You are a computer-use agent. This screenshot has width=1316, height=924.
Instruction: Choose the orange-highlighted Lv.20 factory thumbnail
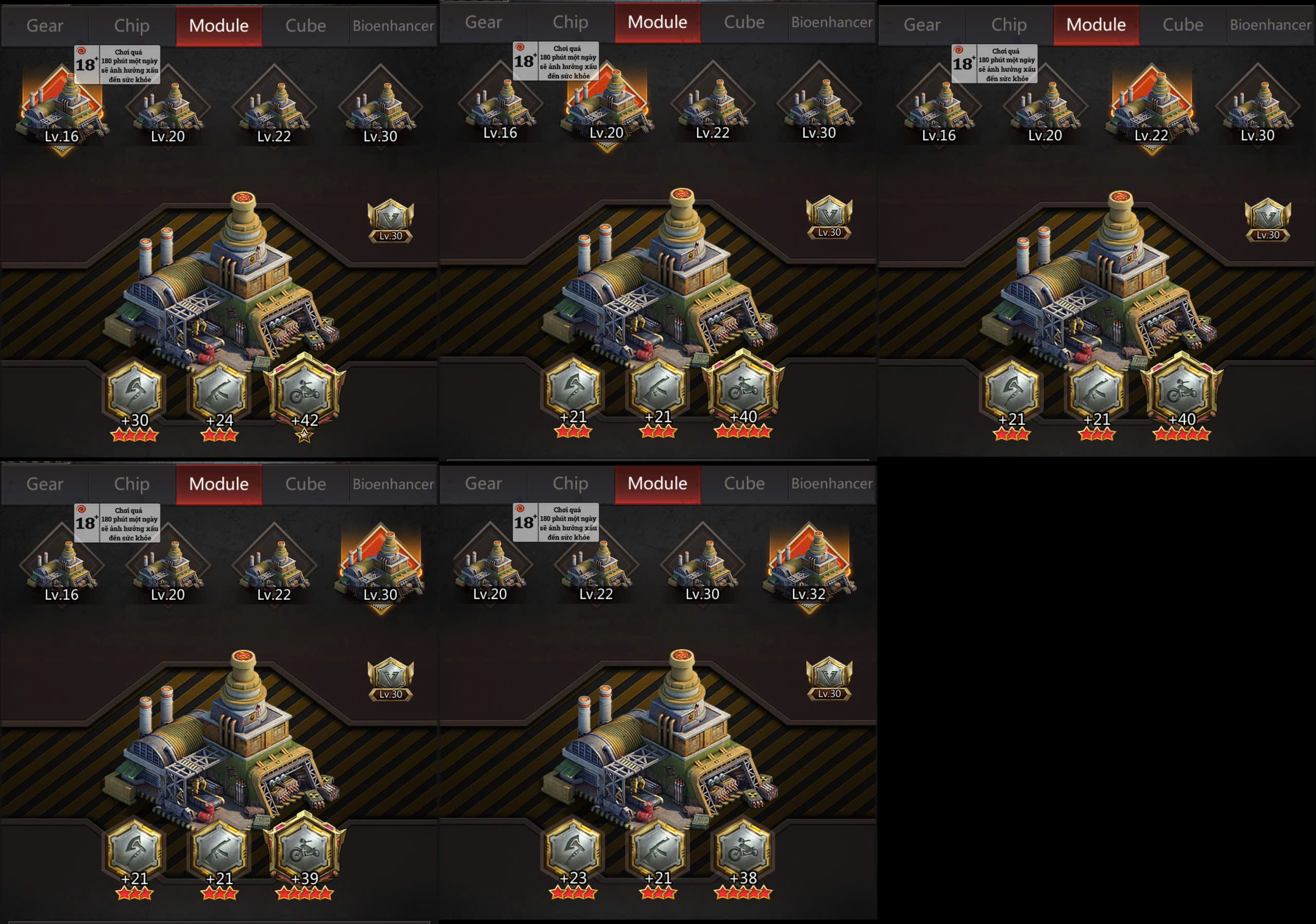(x=607, y=105)
